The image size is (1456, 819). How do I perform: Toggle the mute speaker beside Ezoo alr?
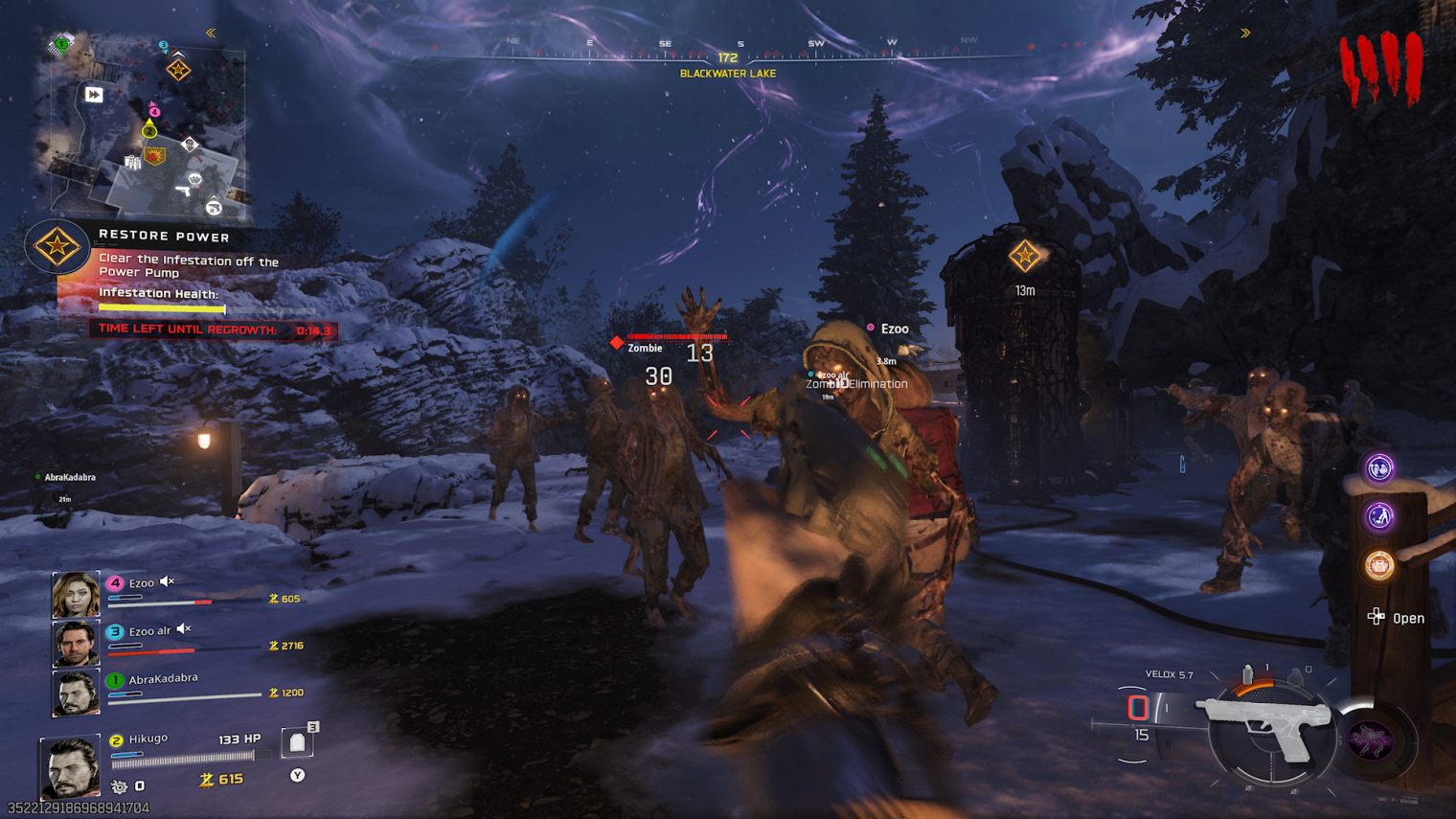[x=184, y=629]
